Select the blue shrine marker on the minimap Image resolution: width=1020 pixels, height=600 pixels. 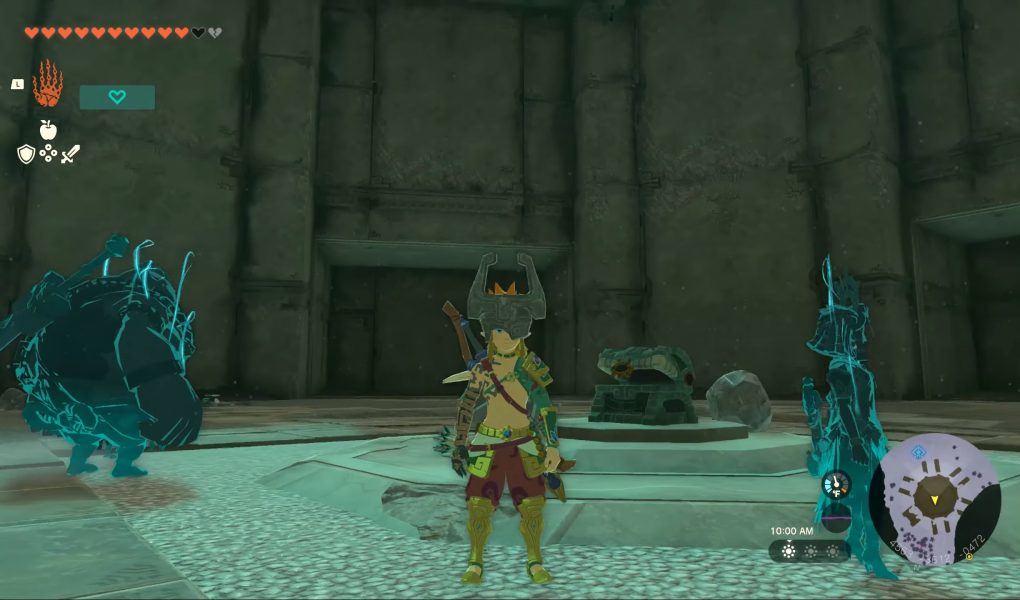click(x=917, y=451)
